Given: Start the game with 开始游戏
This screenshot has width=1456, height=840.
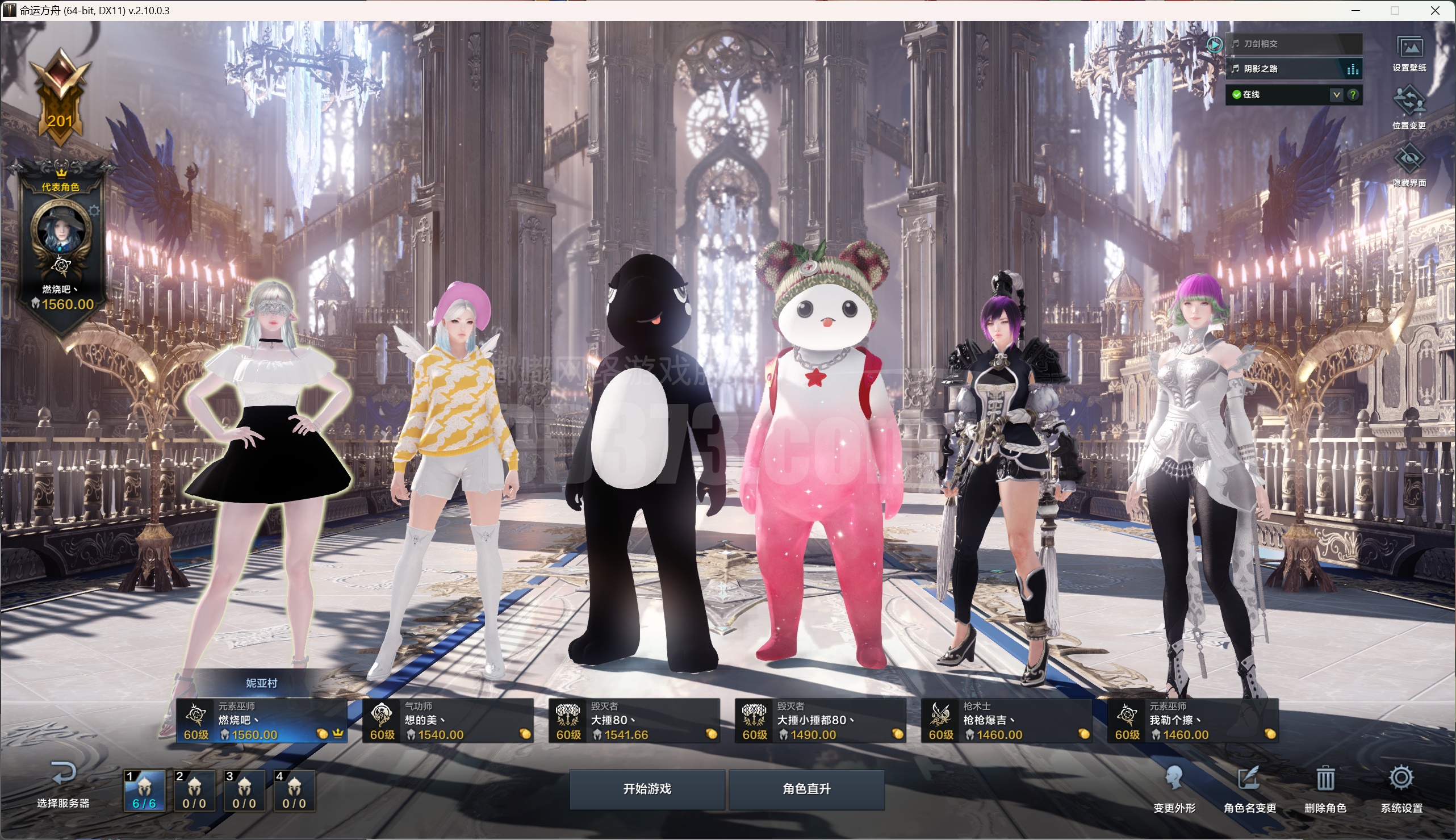Looking at the screenshot, I should [647, 789].
